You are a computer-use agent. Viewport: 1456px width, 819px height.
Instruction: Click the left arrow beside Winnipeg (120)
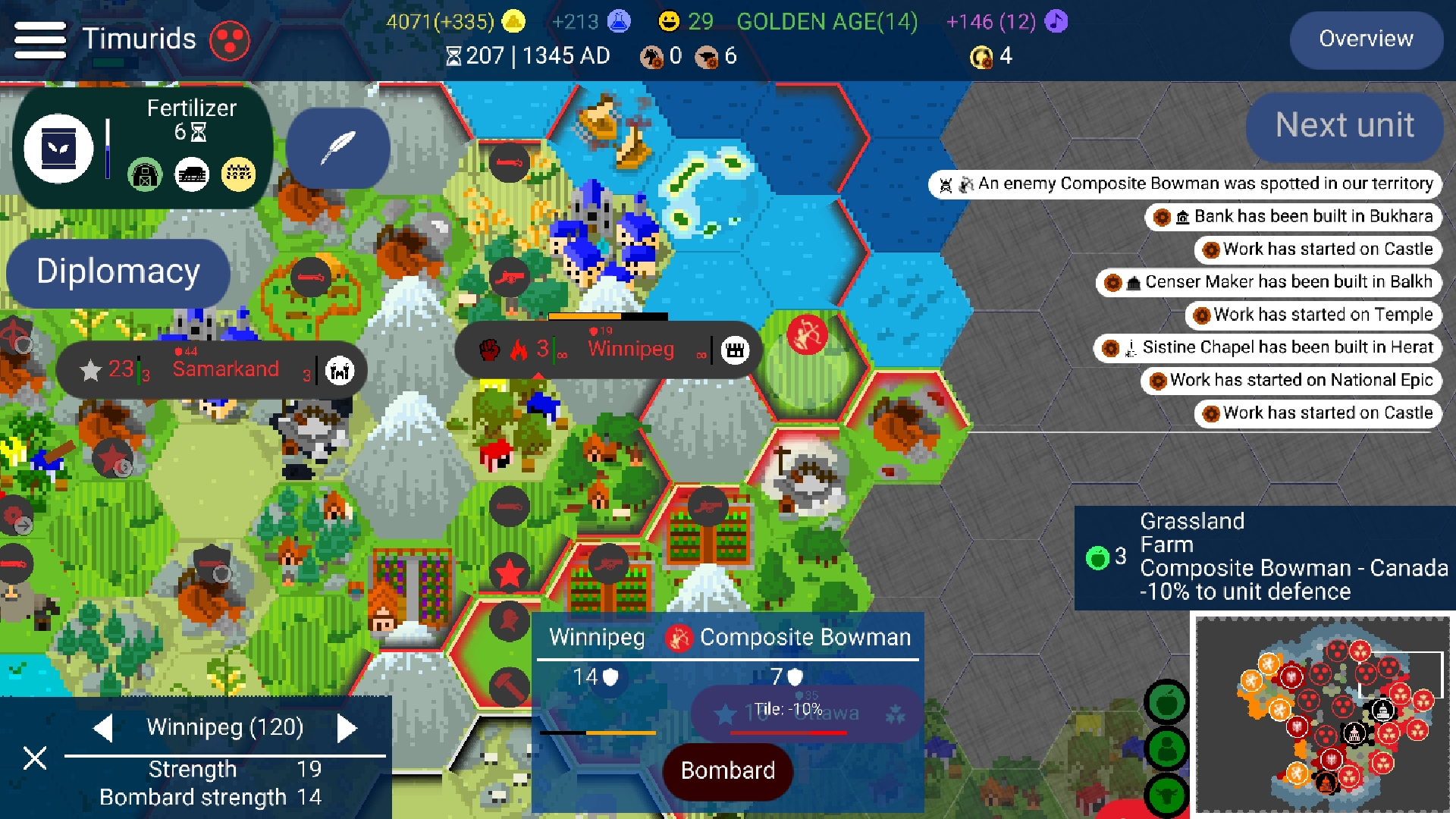tap(104, 727)
